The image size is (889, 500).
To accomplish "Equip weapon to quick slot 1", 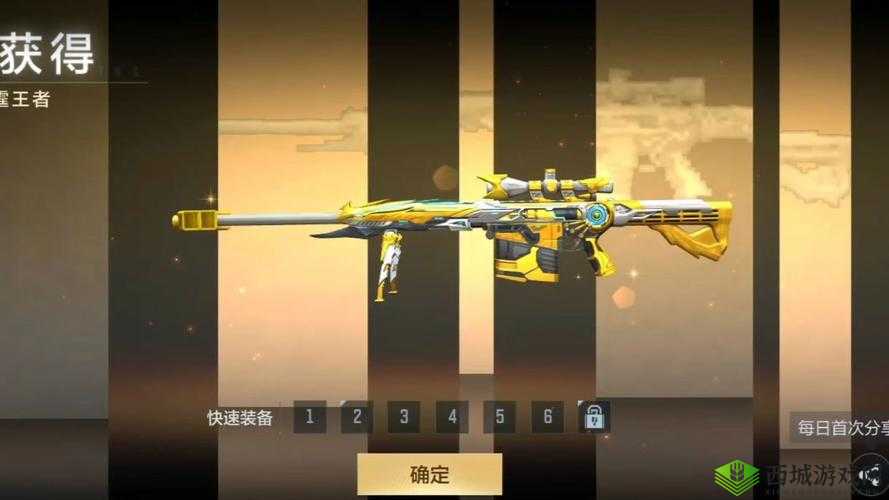I will (x=310, y=417).
